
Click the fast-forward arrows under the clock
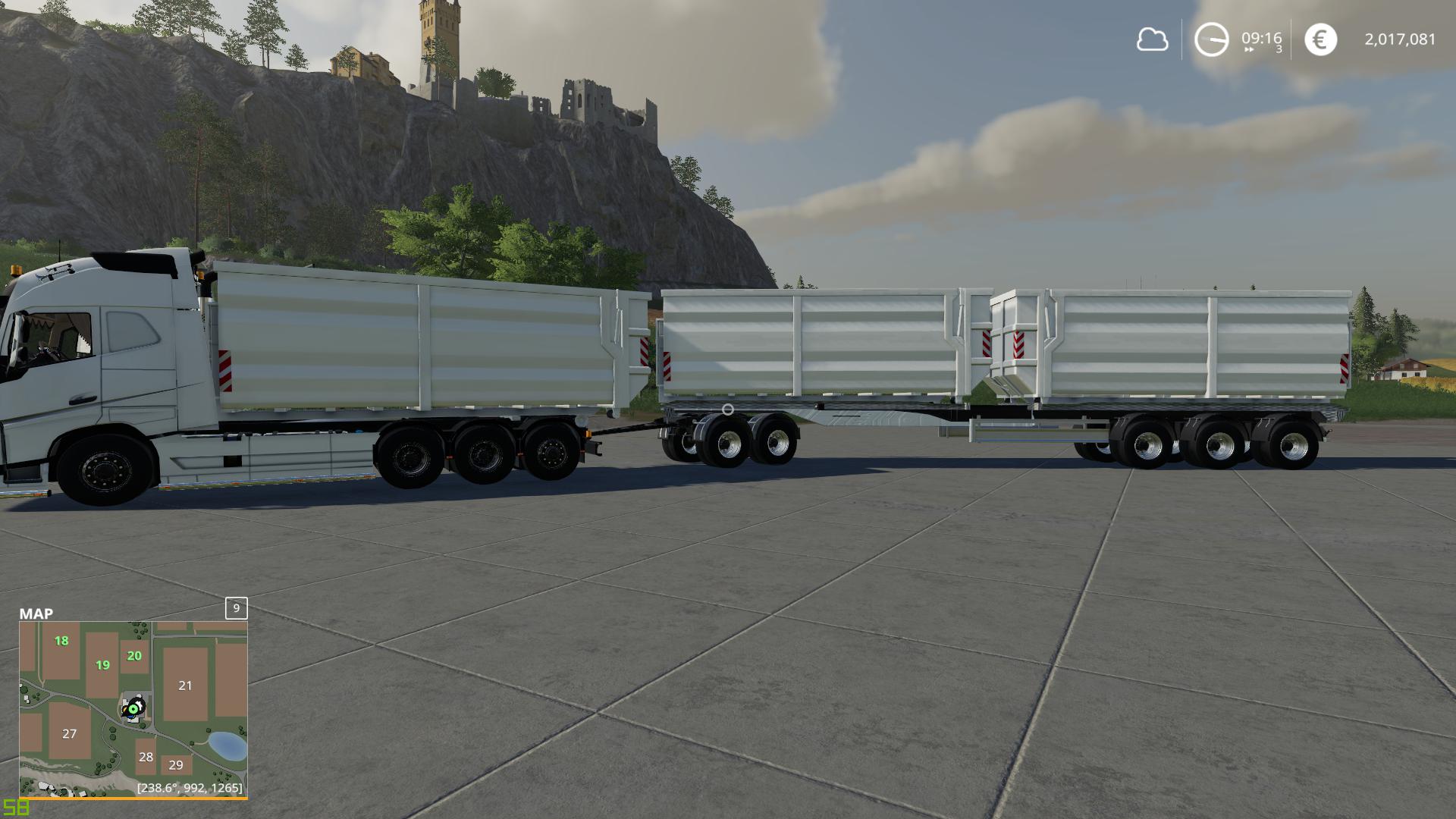pyautogui.click(x=1250, y=48)
